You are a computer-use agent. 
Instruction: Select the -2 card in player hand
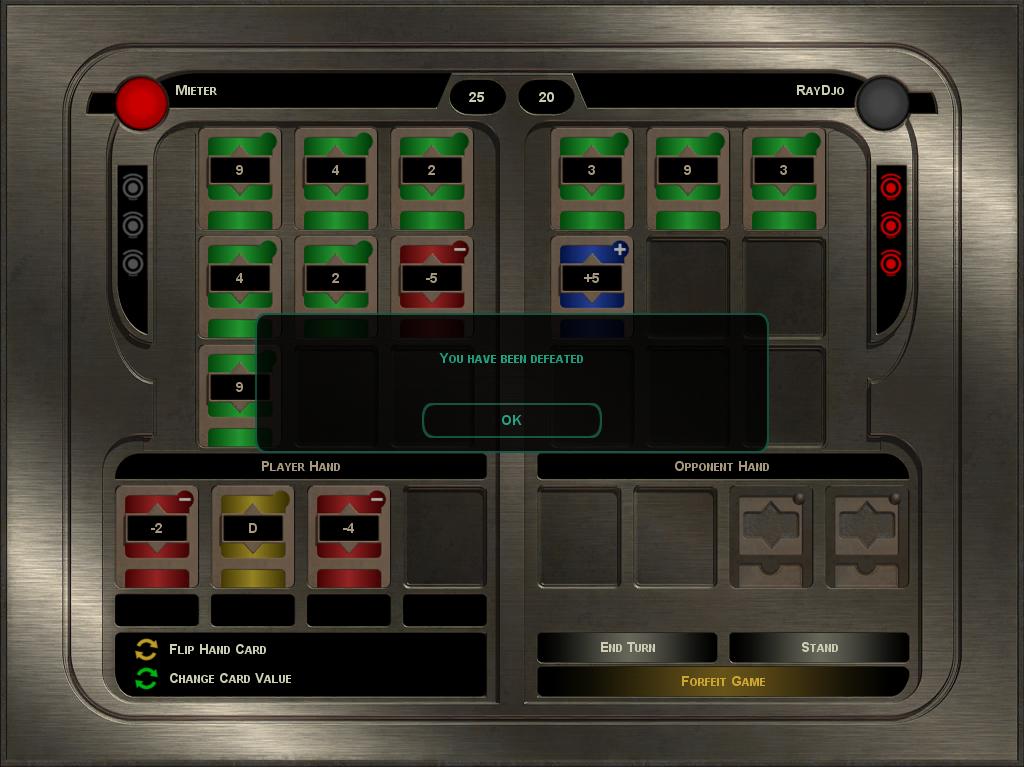tap(156, 535)
